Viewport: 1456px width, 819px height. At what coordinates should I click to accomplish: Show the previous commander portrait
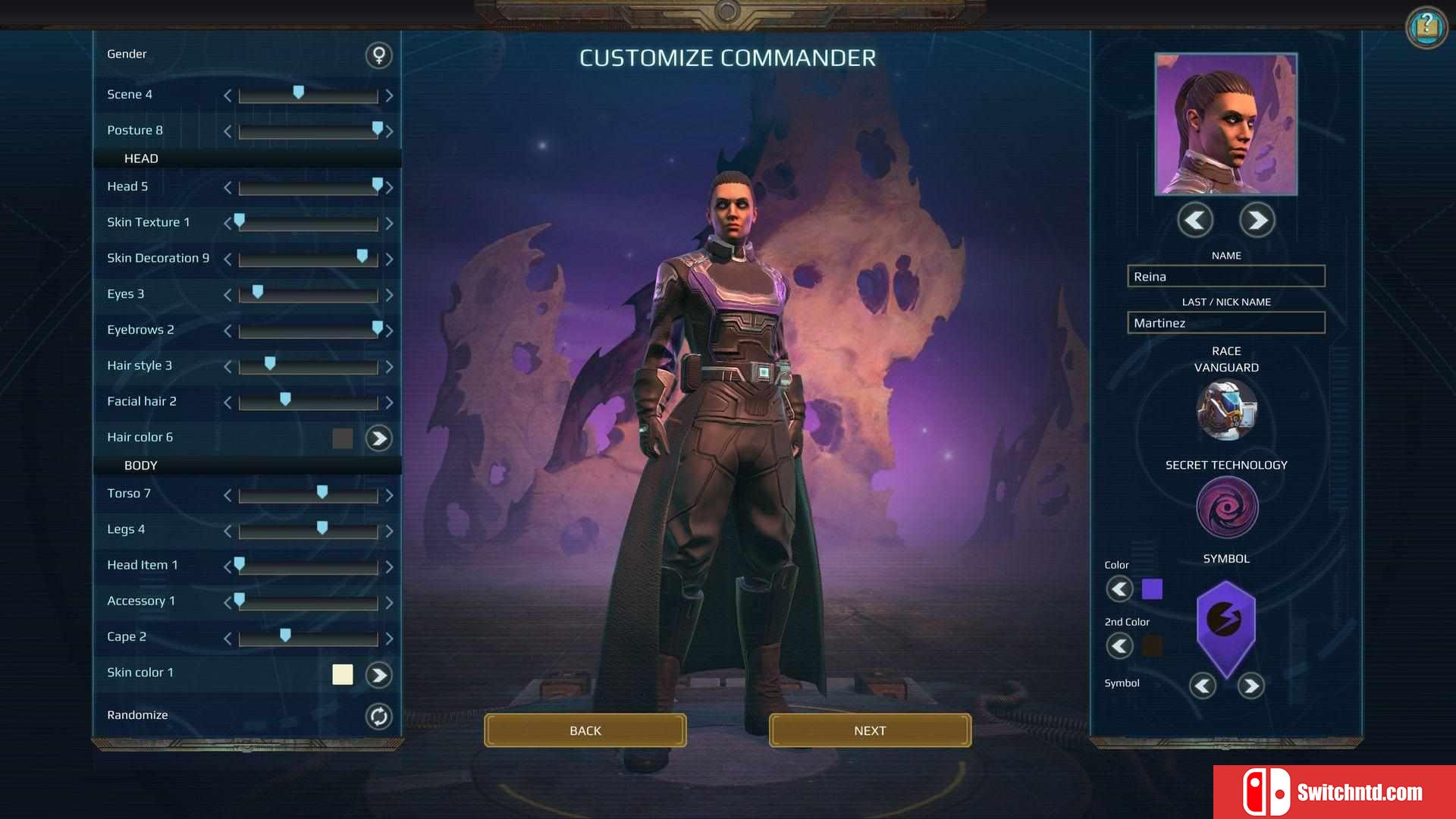pyautogui.click(x=1195, y=221)
